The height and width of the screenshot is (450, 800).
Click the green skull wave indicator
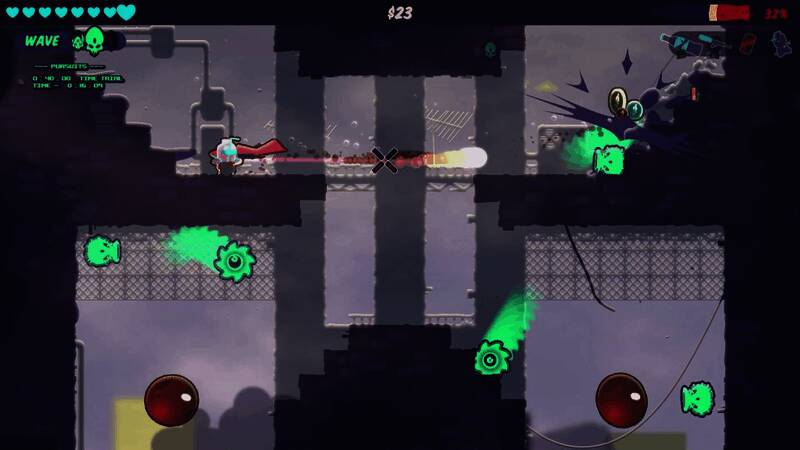tap(94, 41)
